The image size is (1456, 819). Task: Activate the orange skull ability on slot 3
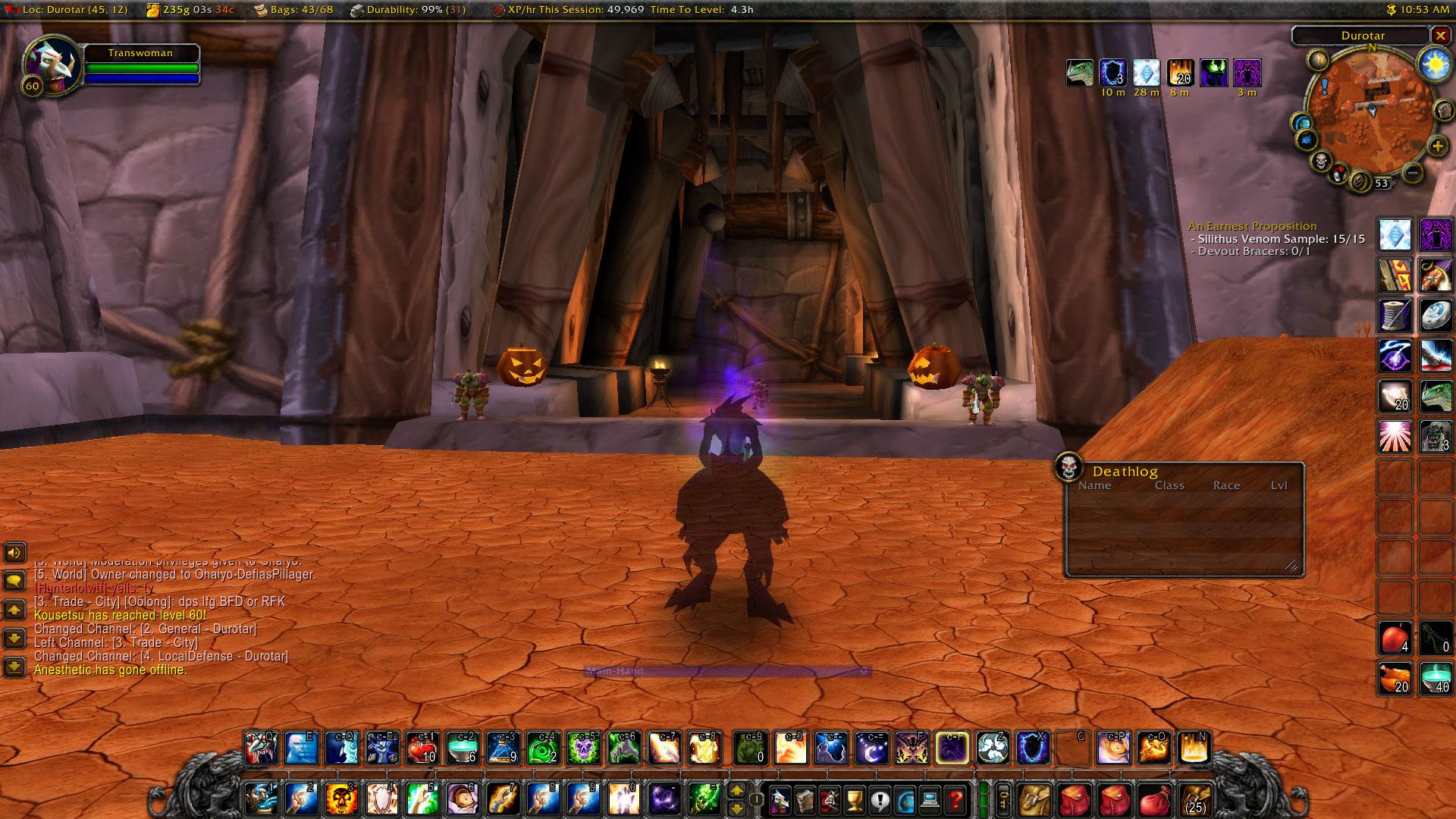pyautogui.click(x=340, y=799)
